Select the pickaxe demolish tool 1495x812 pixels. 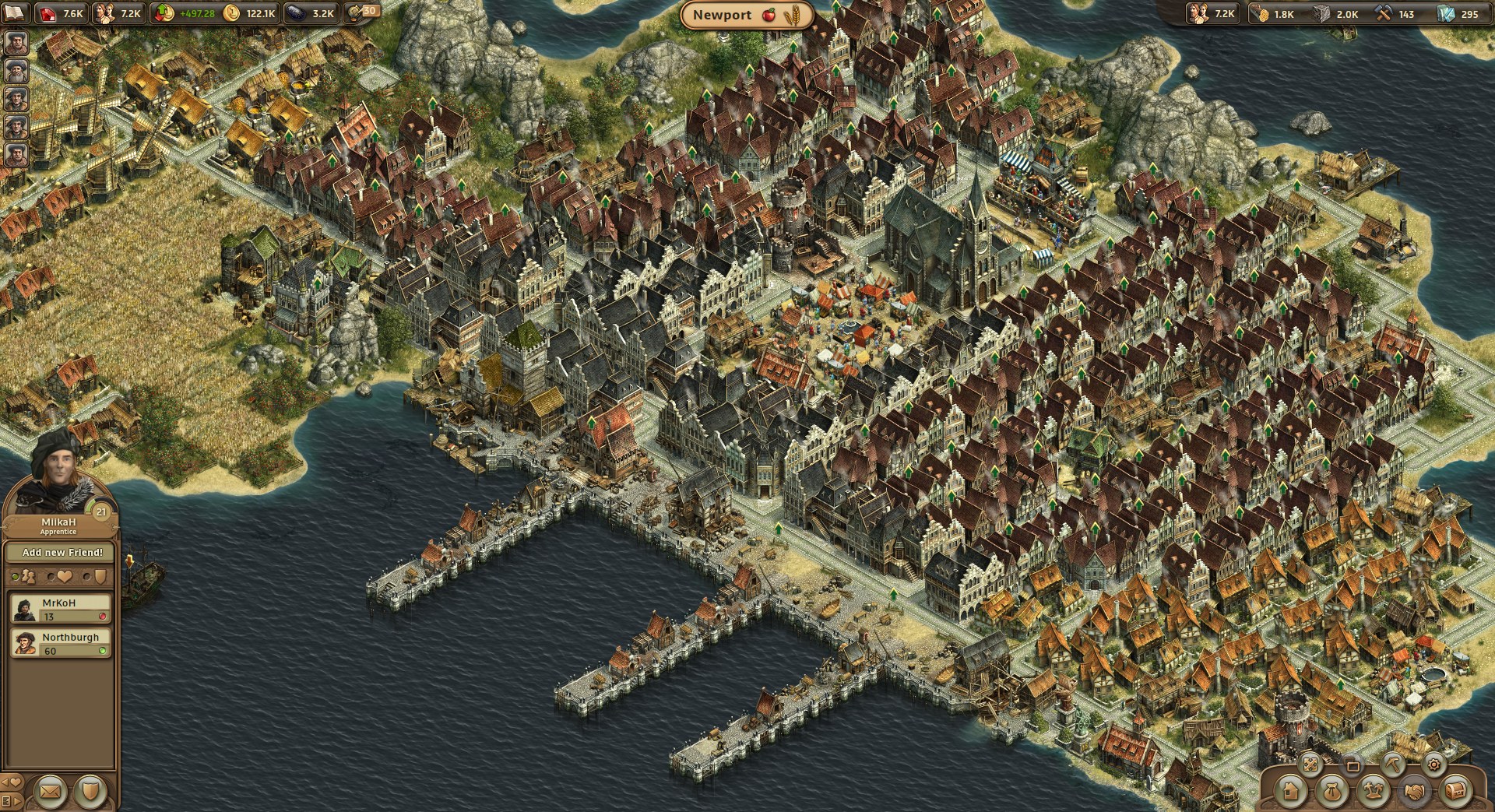tap(1394, 765)
